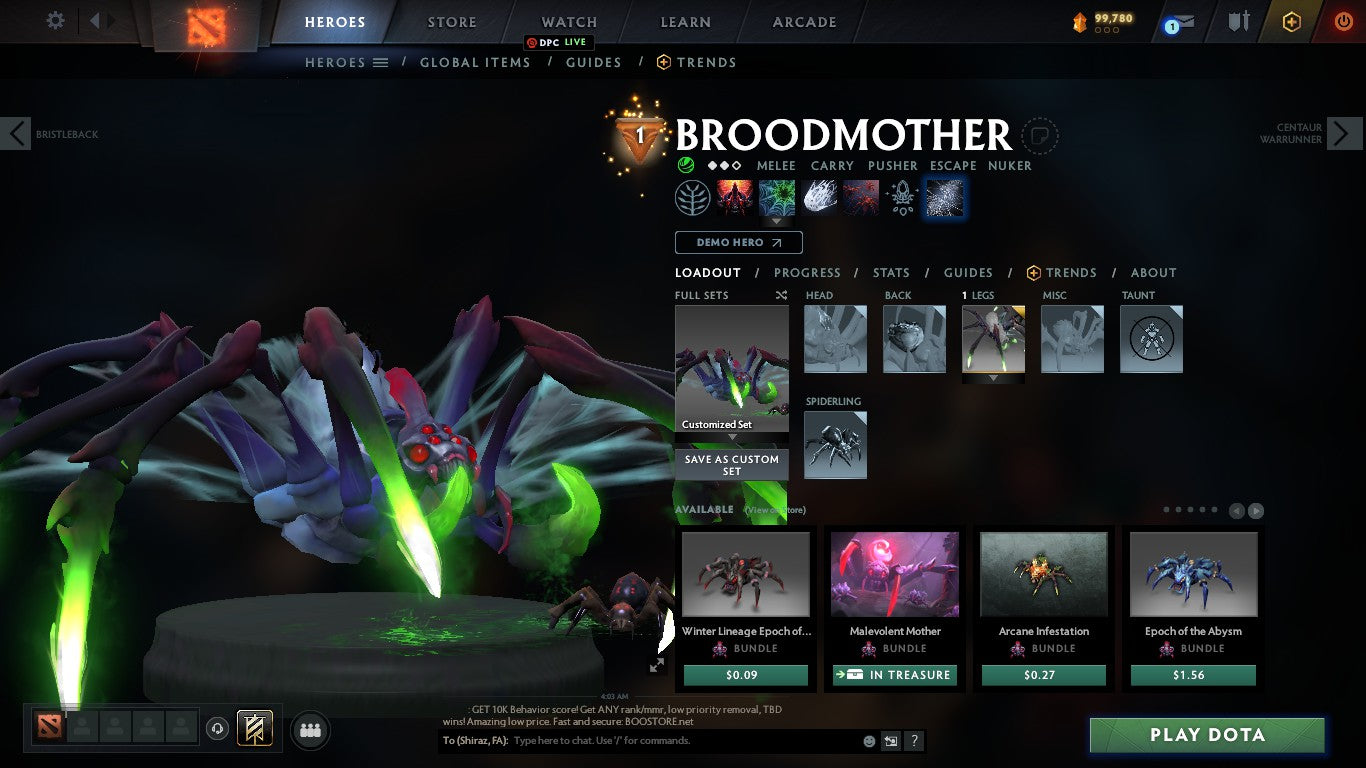Click the settings gear at top left
The height and width of the screenshot is (768, 1366).
pyautogui.click(x=56, y=20)
